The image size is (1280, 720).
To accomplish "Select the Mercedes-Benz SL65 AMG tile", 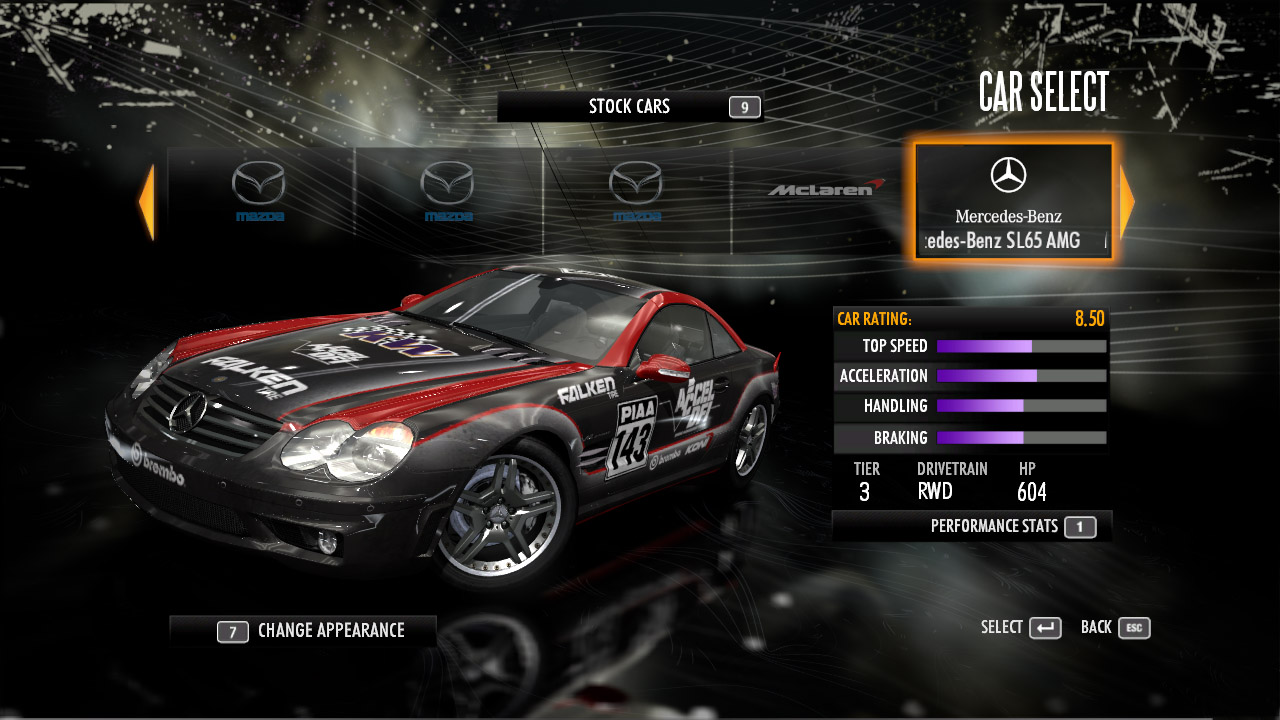I will [1013, 202].
